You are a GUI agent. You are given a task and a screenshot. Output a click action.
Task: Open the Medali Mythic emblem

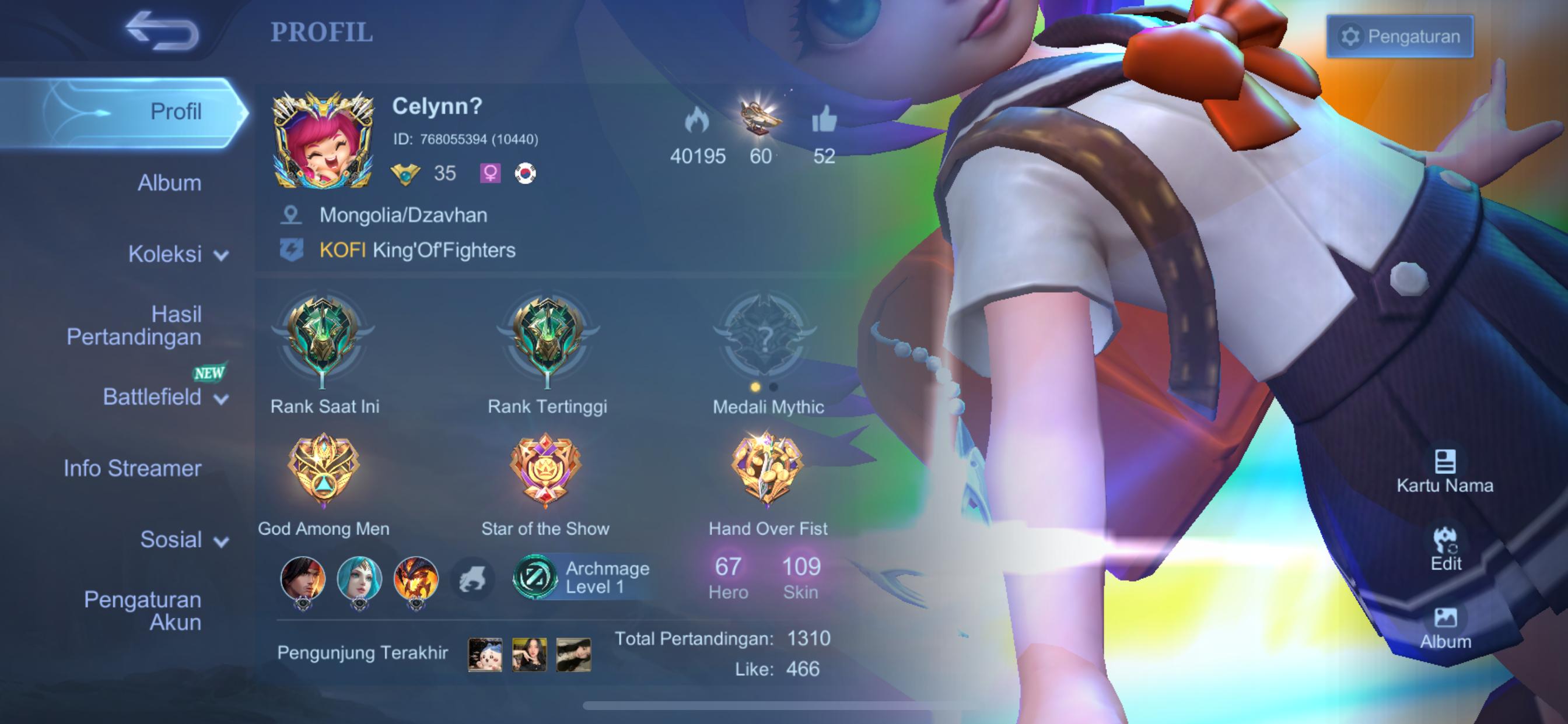pos(766,338)
